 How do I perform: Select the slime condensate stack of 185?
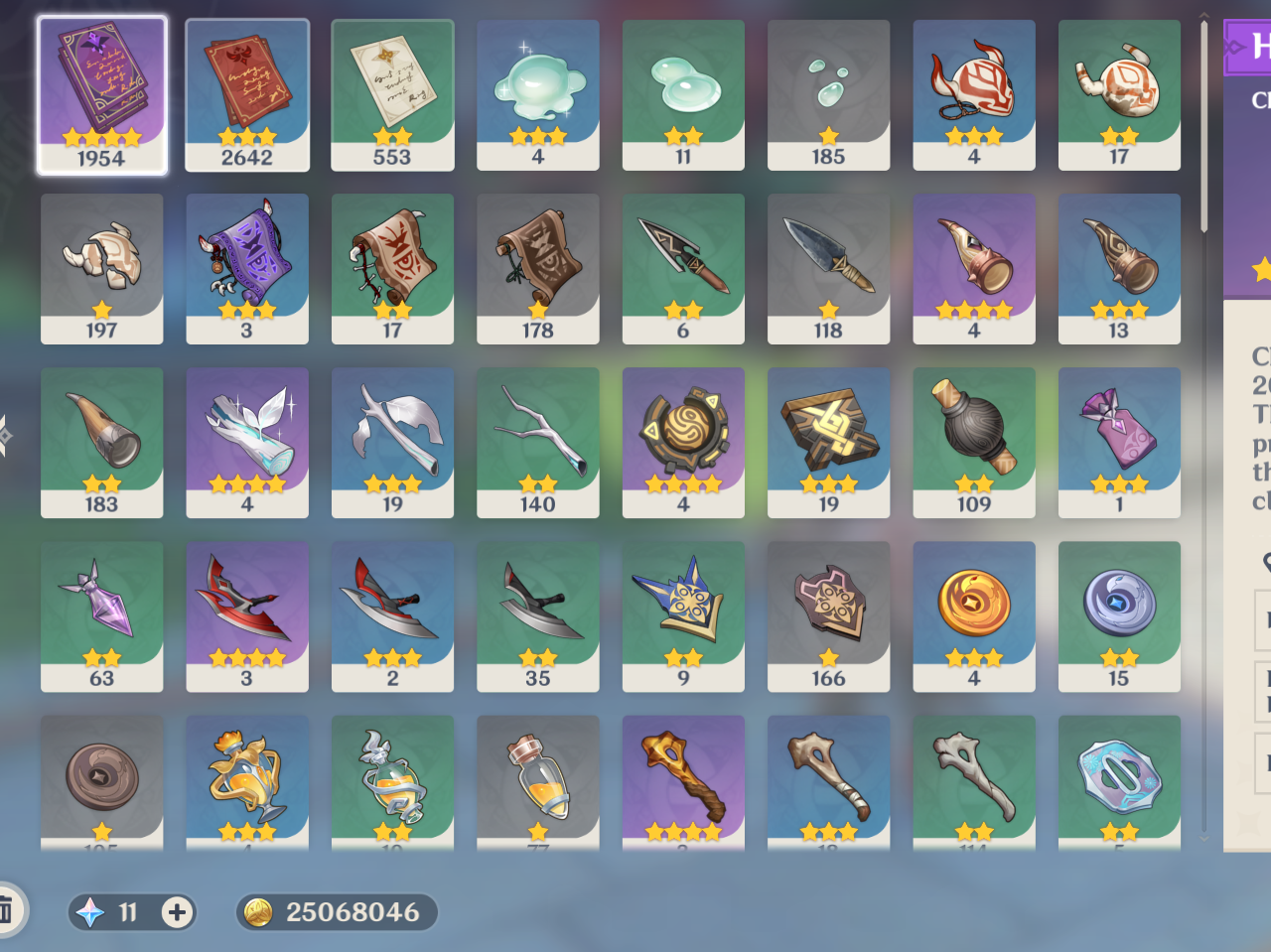[828, 94]
